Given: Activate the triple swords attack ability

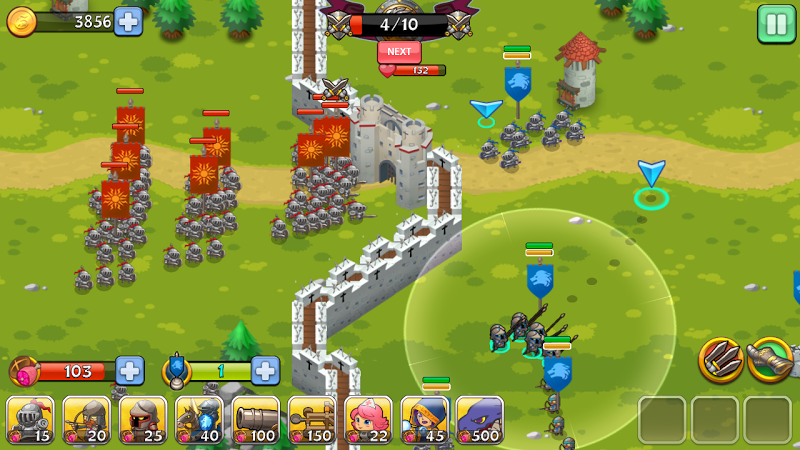Looking at the screenshot, I should (720, 359).
